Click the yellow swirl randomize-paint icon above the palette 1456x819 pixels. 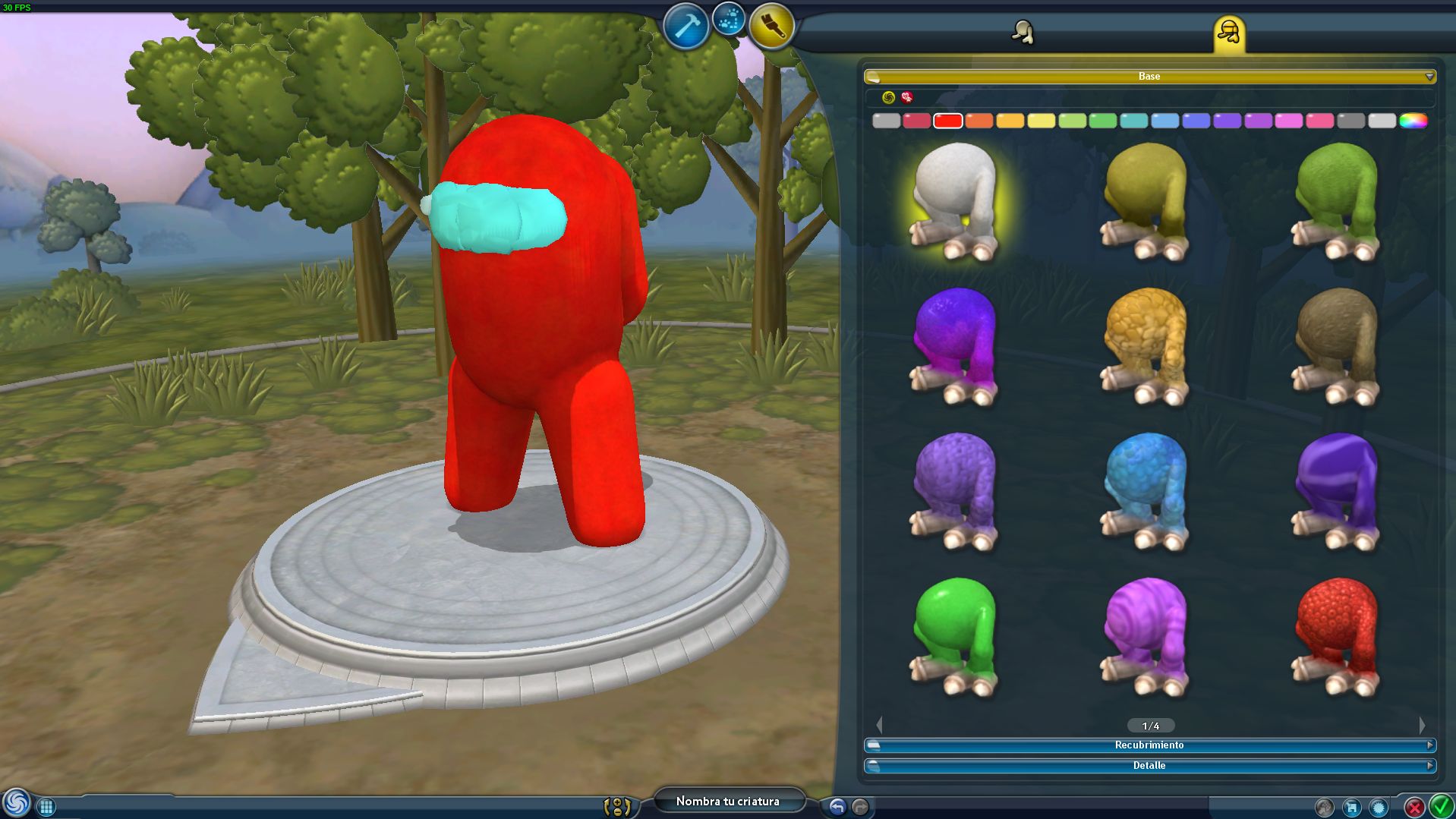pyautogui.click(x=887, y=97)
